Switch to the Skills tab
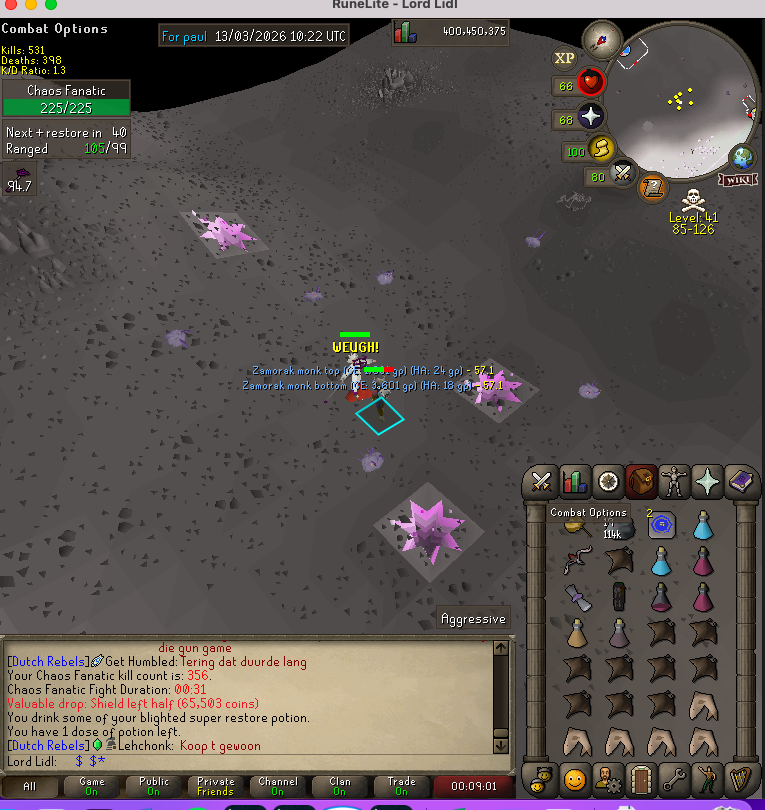765x810 pixels. coord(573,482)
